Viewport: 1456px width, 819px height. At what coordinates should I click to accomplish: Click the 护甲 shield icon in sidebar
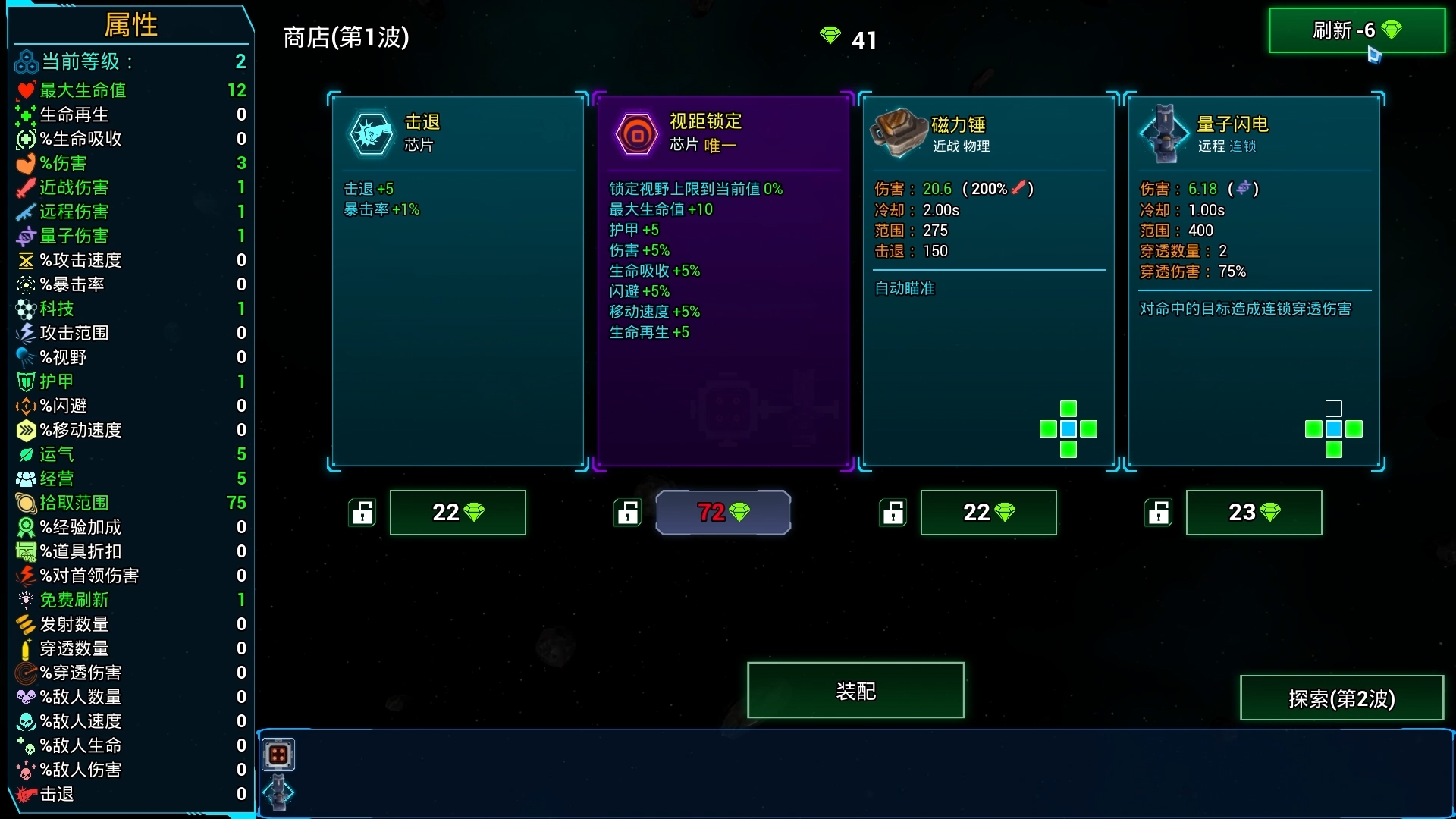tap(25, 381)
